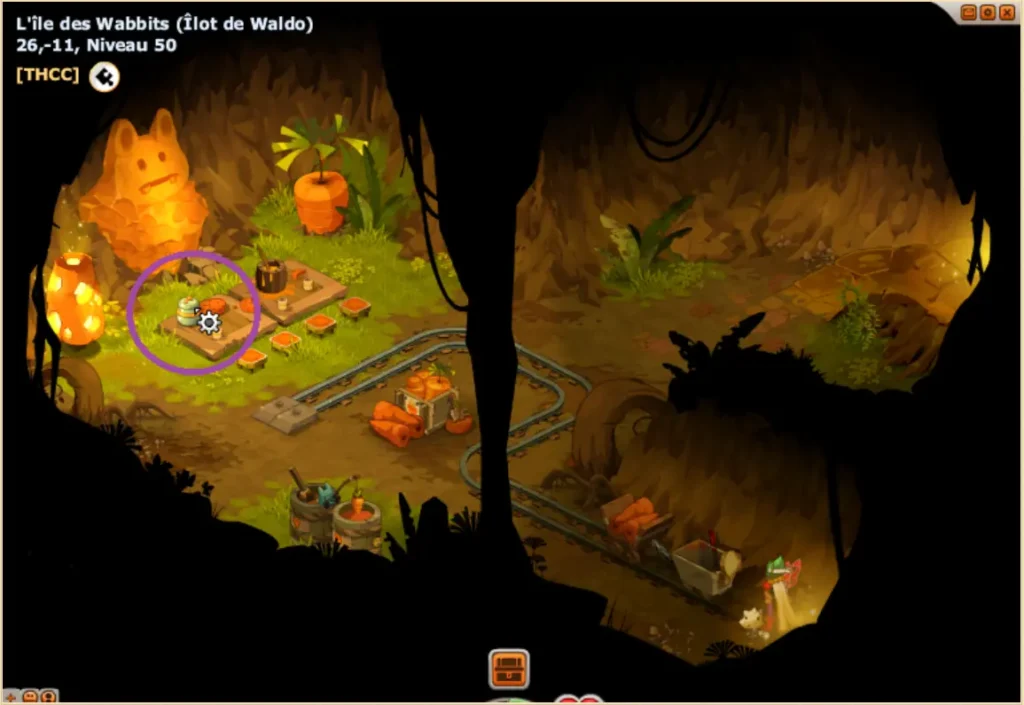1024x705 pixels.
Task: Interact with the gear icon on the workbench
Action: pos(209,322)
